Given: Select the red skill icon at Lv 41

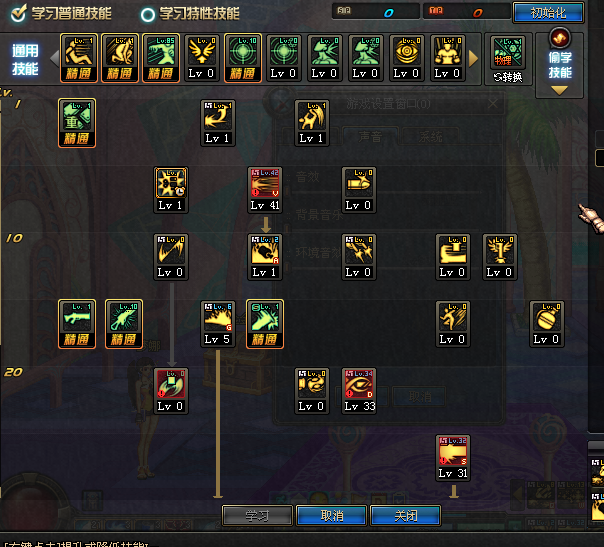Looking at the screenshot, I should pyautogui.click(x=265, y=185).
